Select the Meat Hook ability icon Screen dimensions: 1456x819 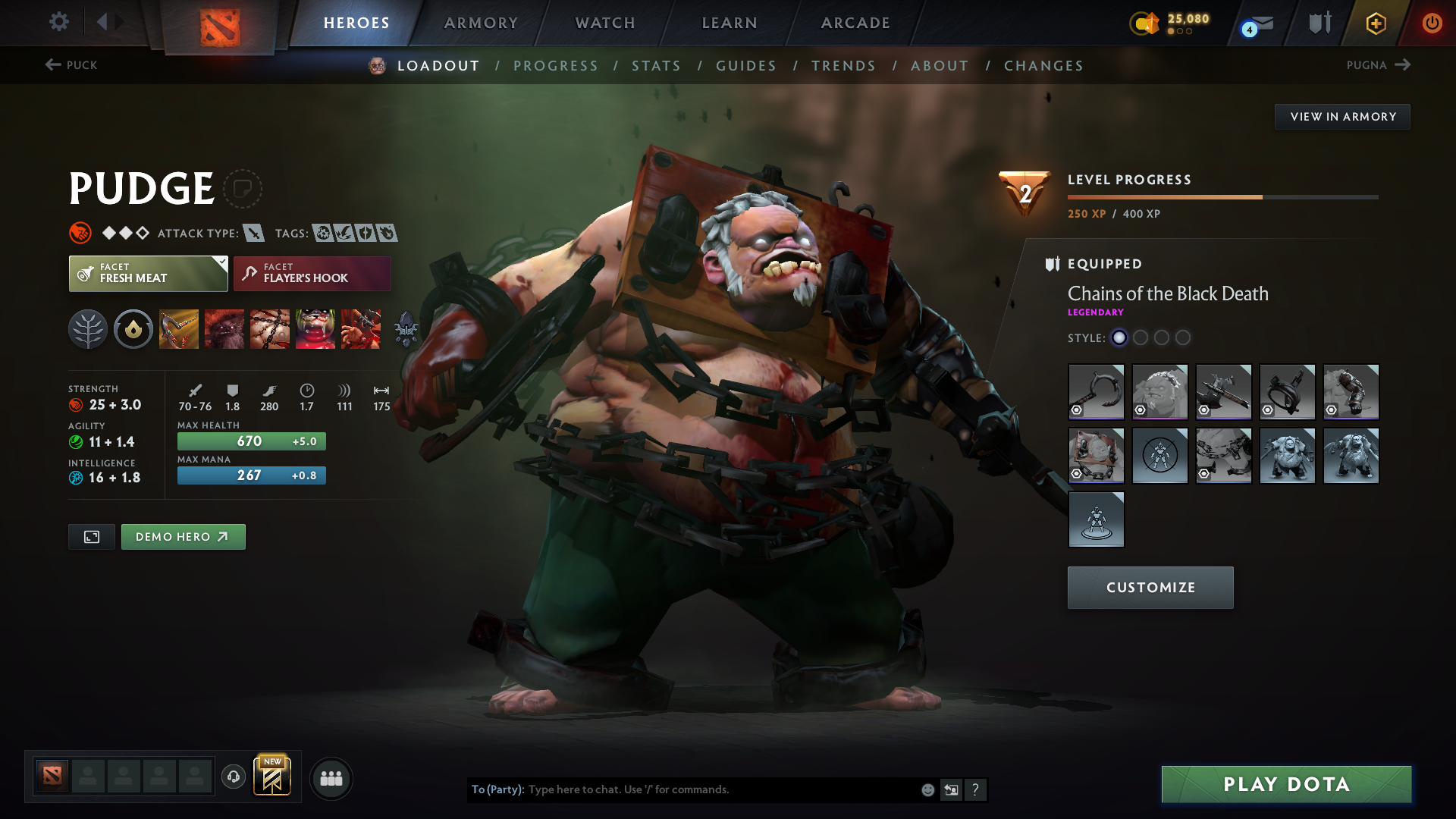(179, 328)
